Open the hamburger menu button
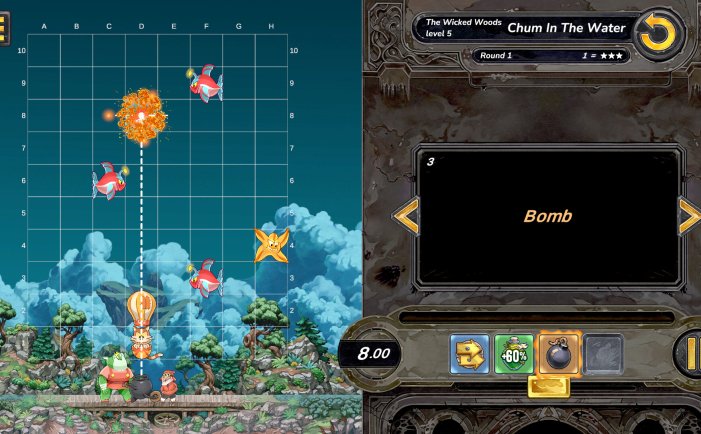Image resolution: width=701 pixels, height=434 pixels. pyautogui.click(x=4, y=31)
